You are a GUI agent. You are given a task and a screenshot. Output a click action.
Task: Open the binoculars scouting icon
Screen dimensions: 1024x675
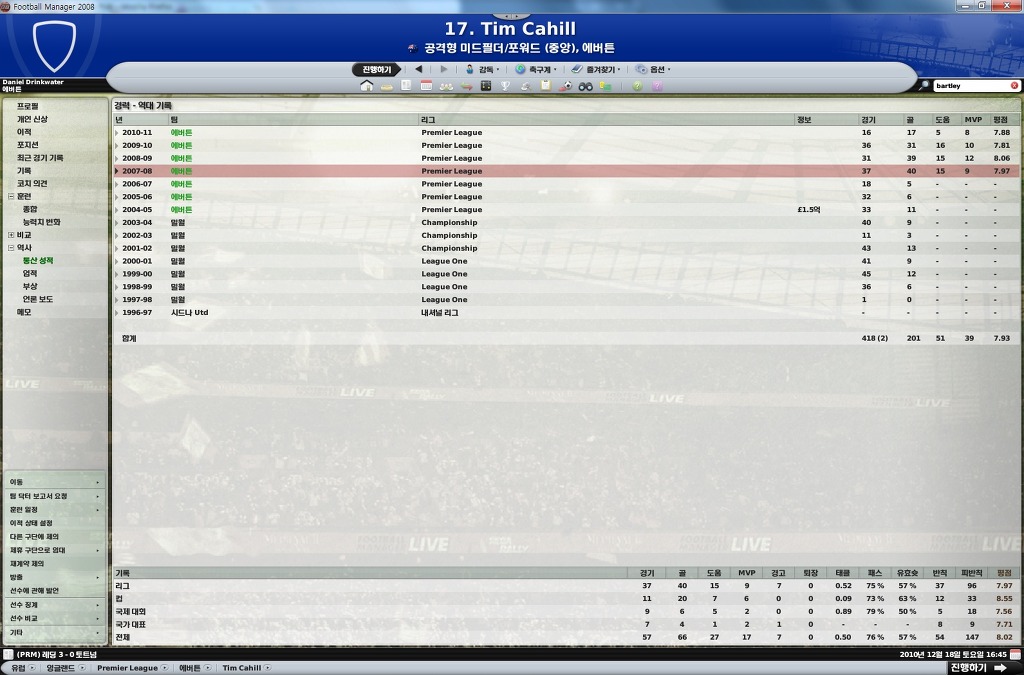(x=586, y=87)
